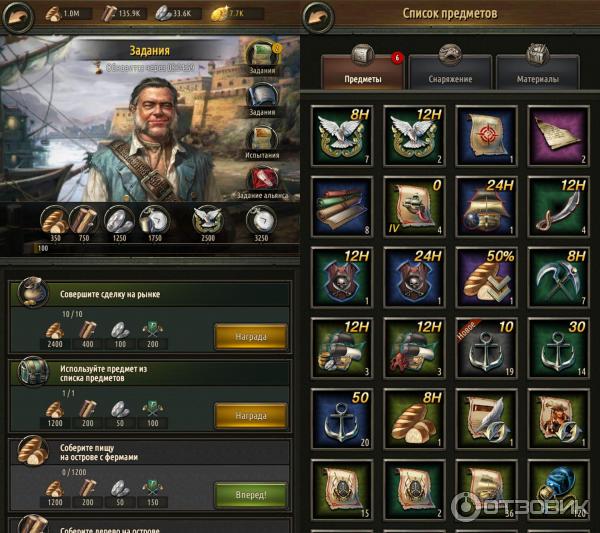Viewport: 600px width, 533px height.
Task: Claim Награда for the use-item task
Action: pyautogui.click(x=250, y=415)
